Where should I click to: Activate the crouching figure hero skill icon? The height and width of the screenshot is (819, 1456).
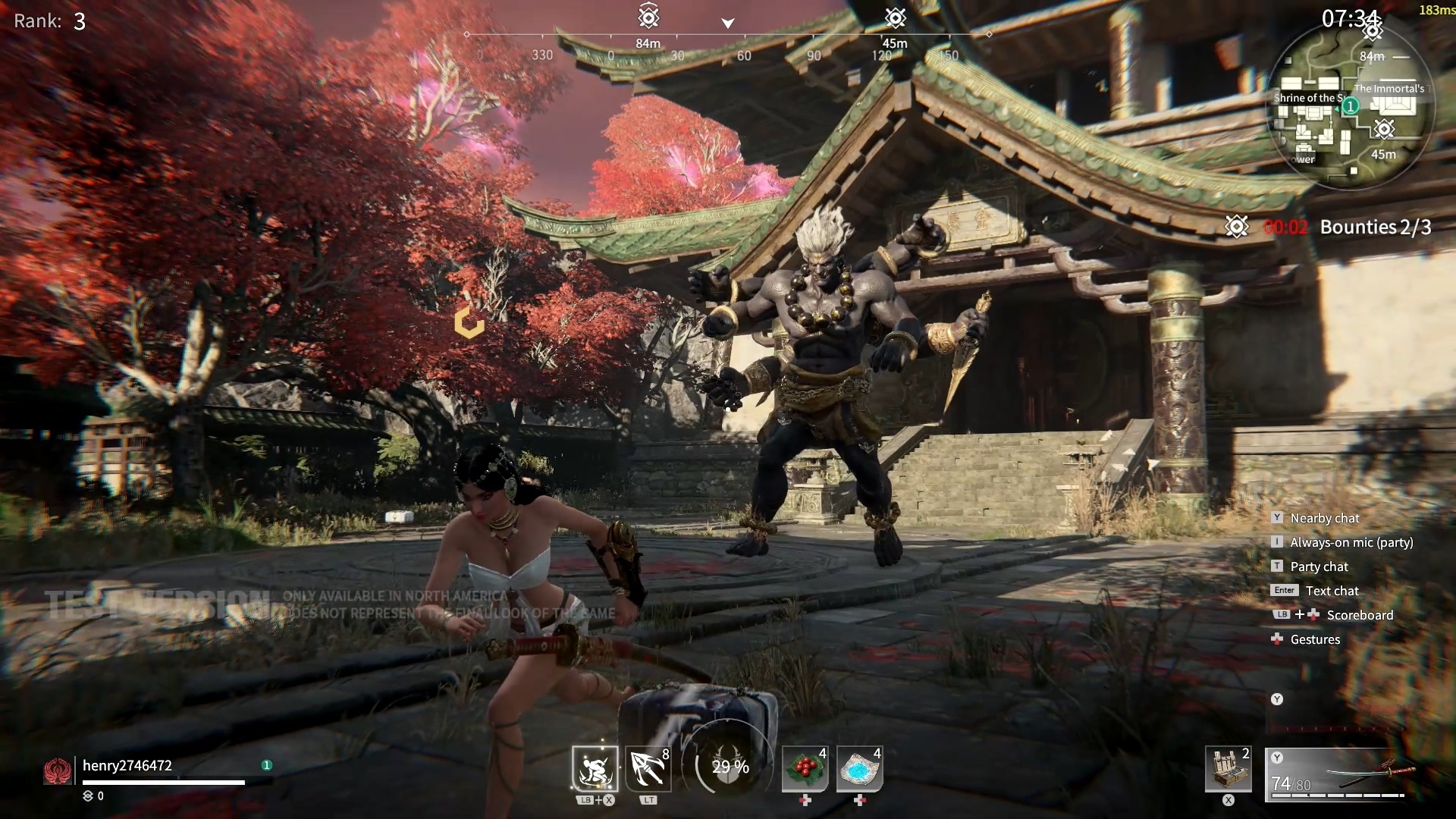(x=595, y=769)
